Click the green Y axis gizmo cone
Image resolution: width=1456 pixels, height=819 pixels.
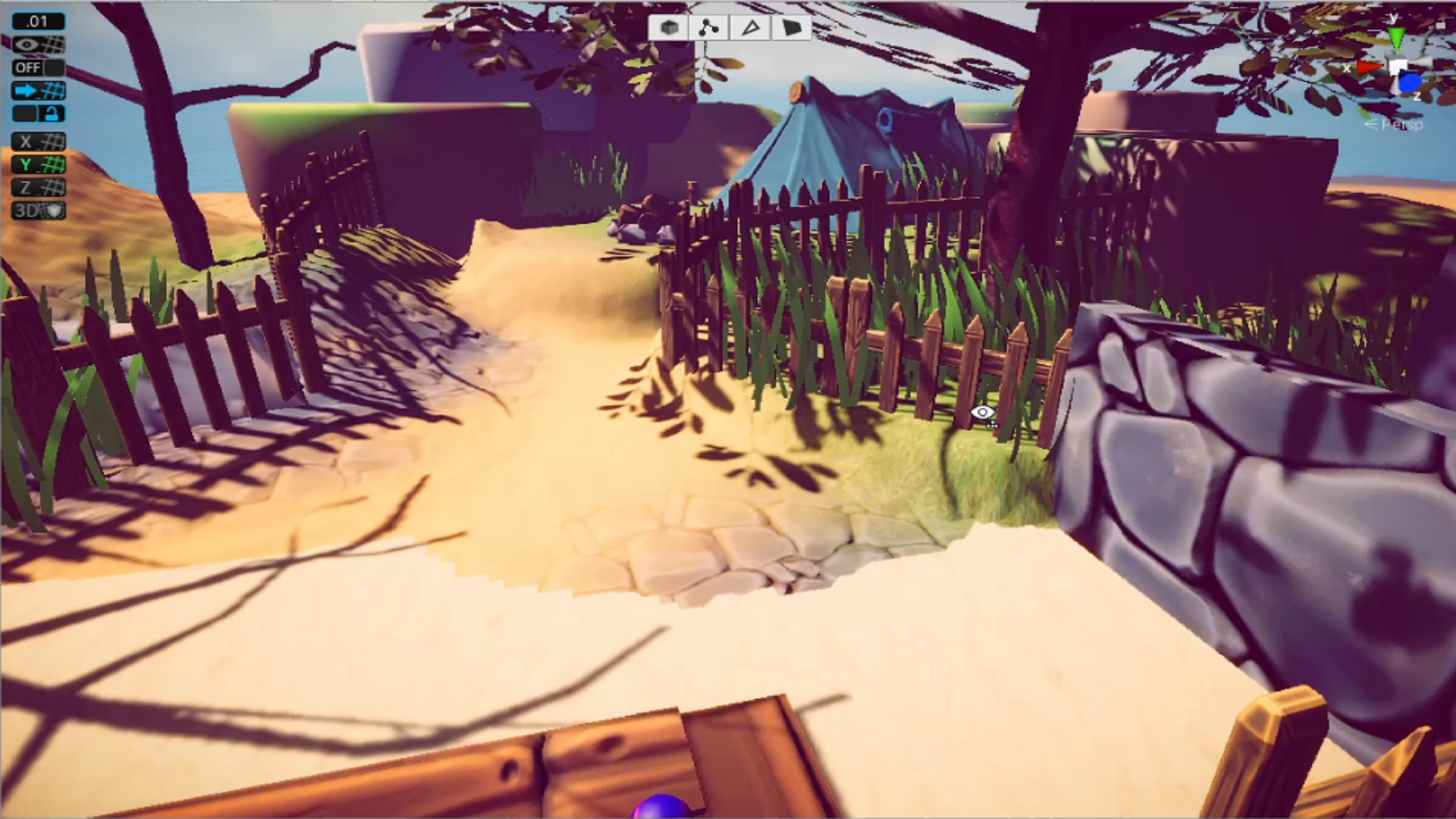[x=1396, y=39]
